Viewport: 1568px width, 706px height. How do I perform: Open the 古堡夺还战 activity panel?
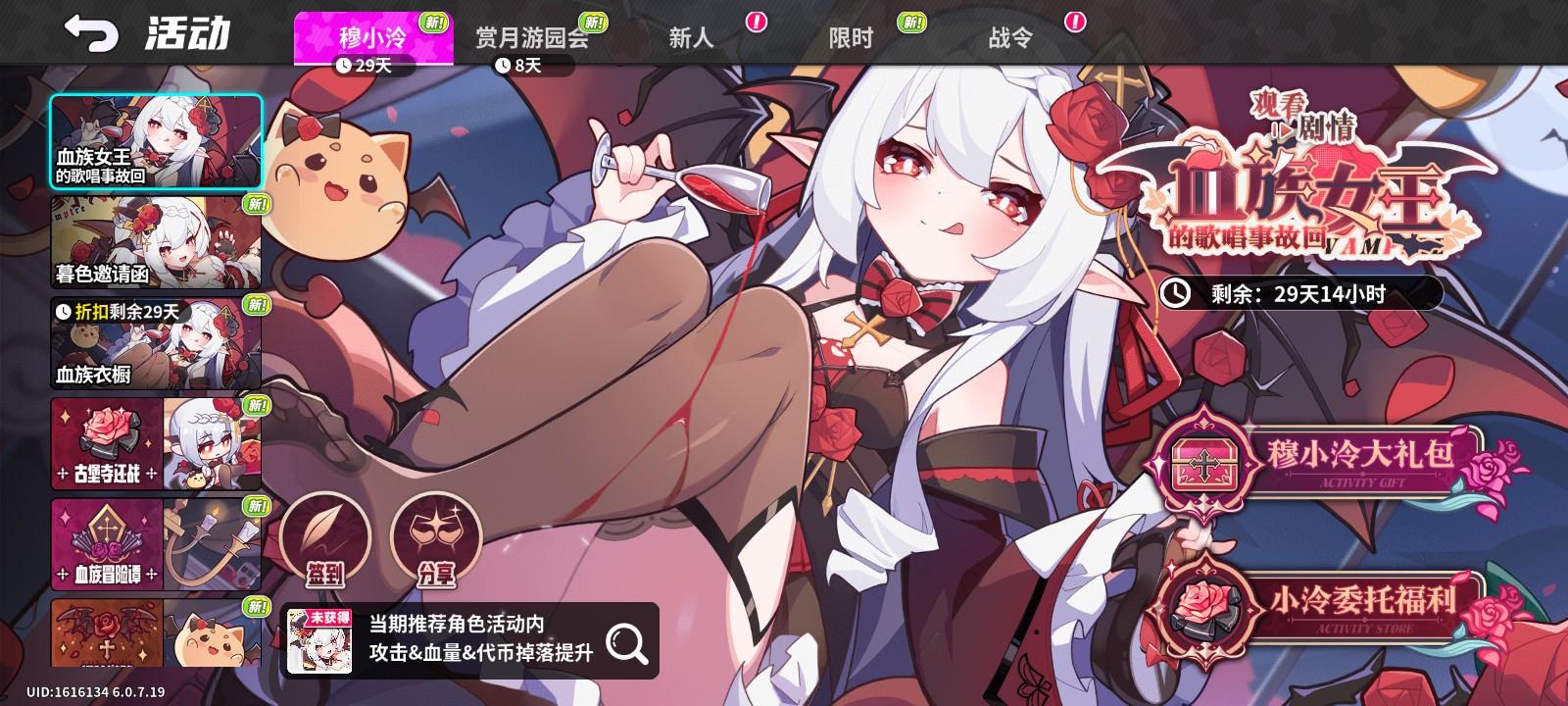click(154, 446)
